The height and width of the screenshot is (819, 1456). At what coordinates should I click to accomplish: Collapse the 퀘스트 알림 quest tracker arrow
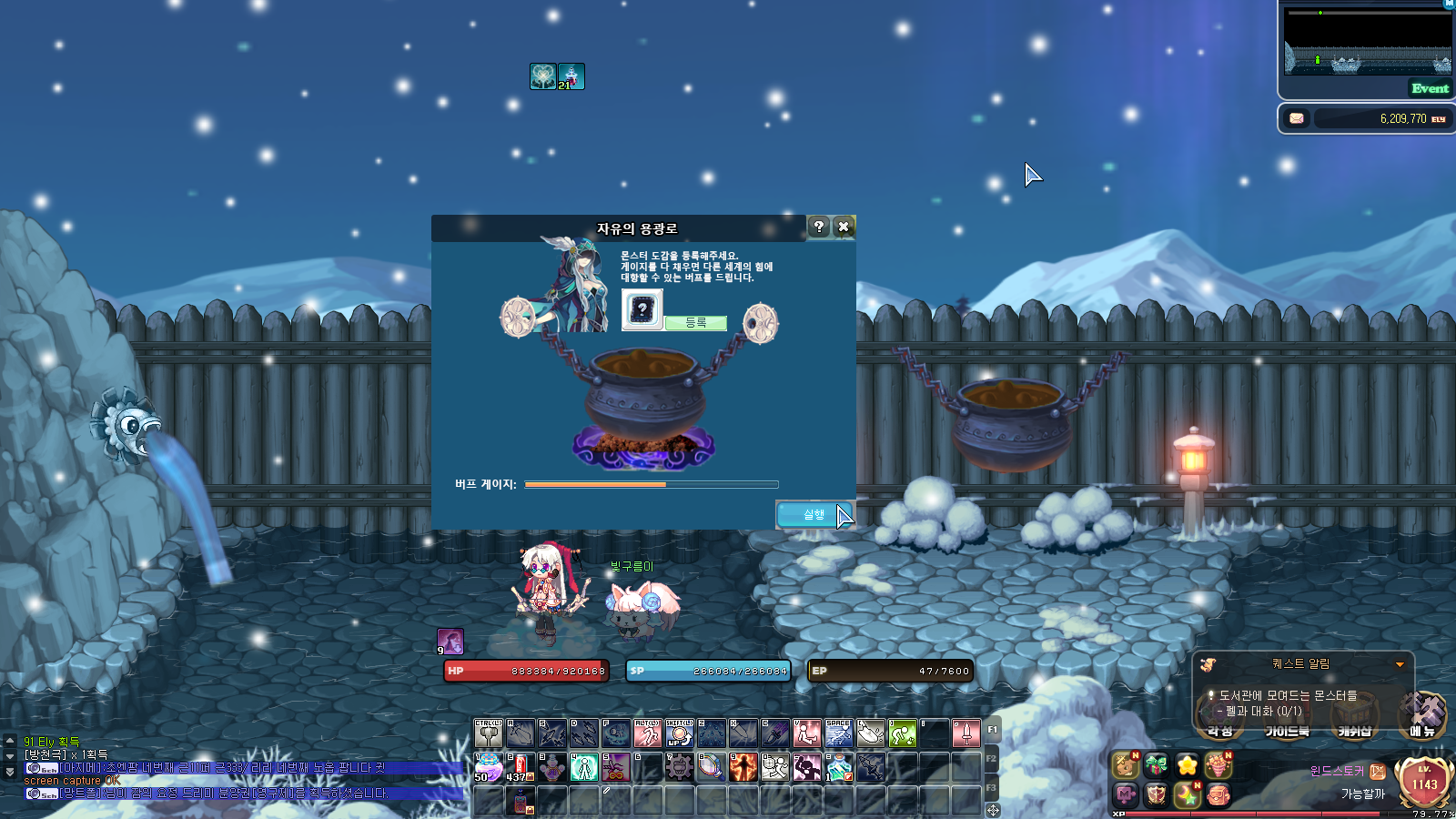click(x=1400, y=664)
